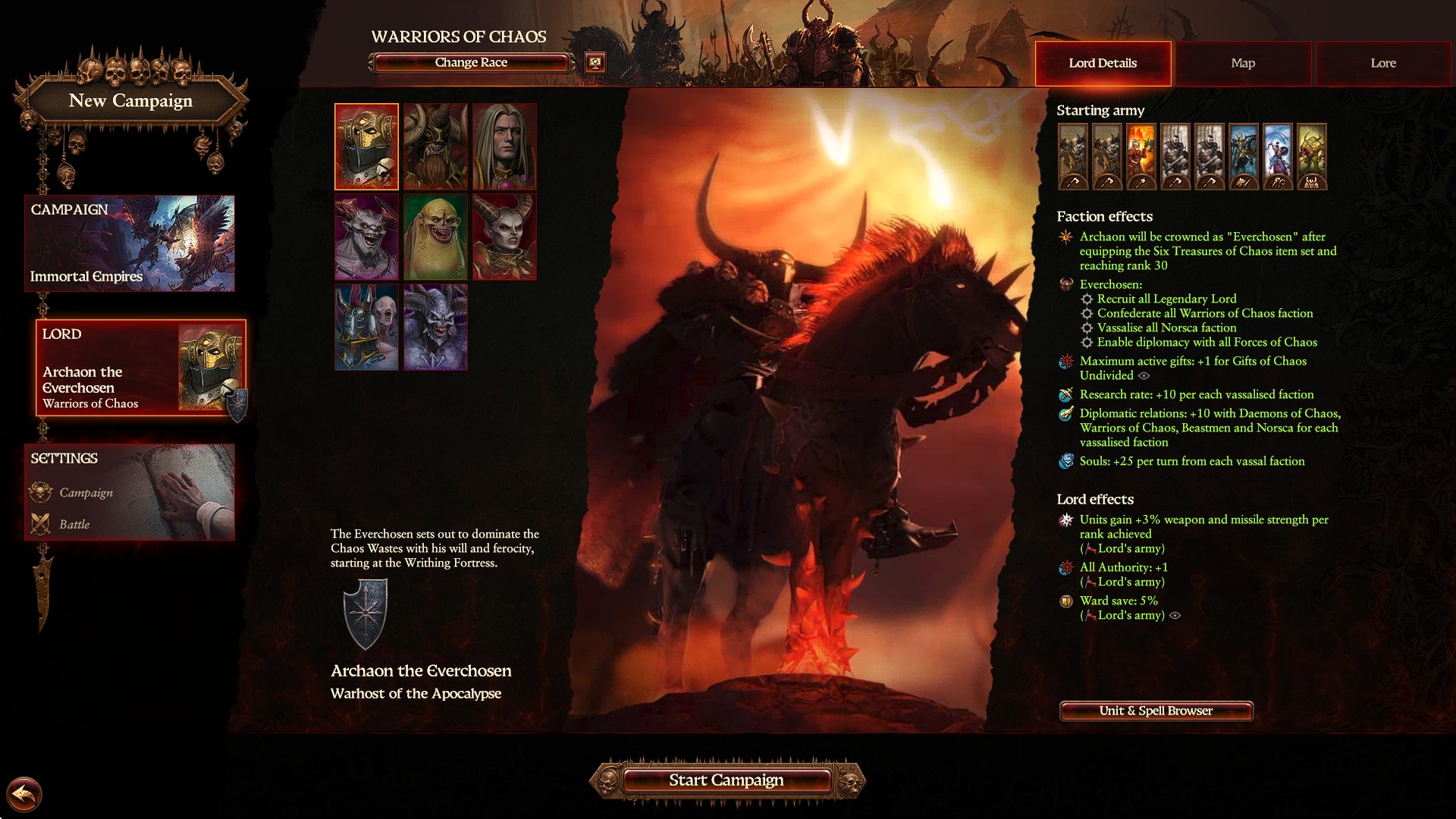
Task: Open Campaign settings
Action: [86, 493]
